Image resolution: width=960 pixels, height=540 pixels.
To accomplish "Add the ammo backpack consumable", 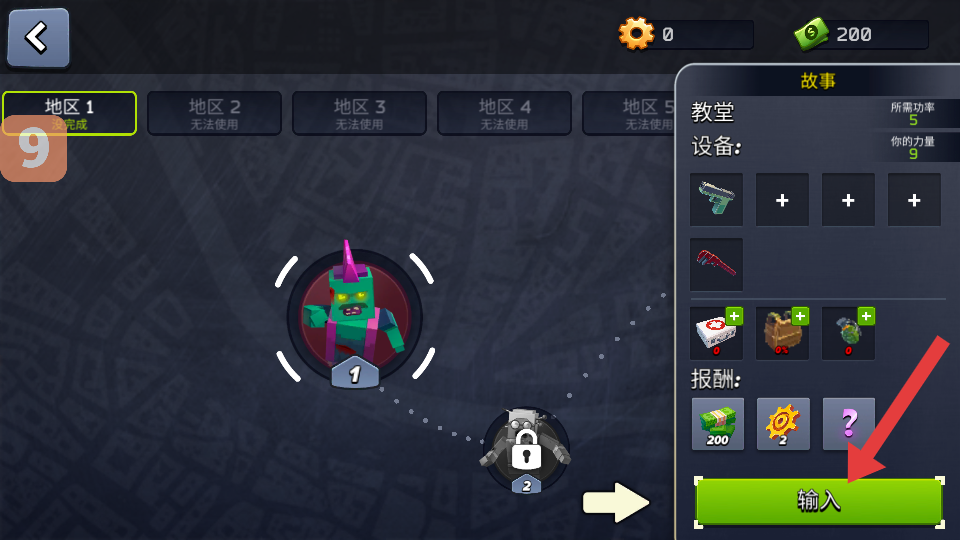I will (x=782, y=333).
